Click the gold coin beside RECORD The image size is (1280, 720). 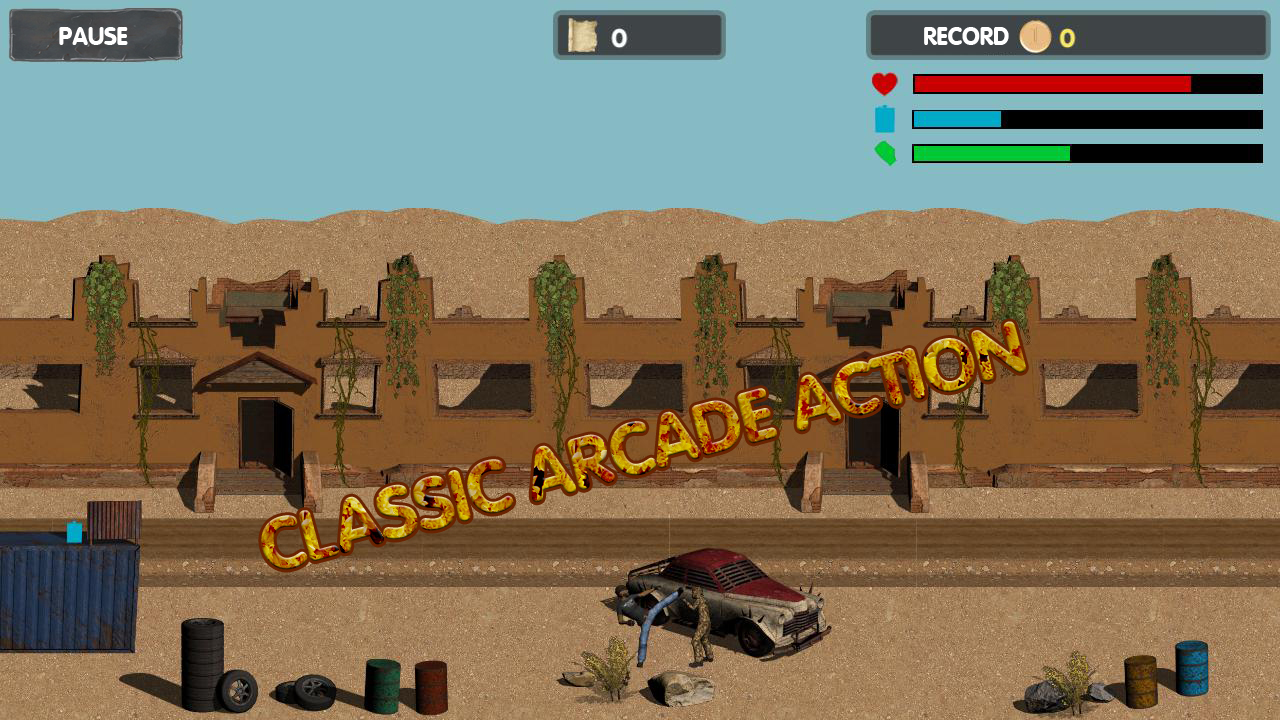coord(1036,37)
